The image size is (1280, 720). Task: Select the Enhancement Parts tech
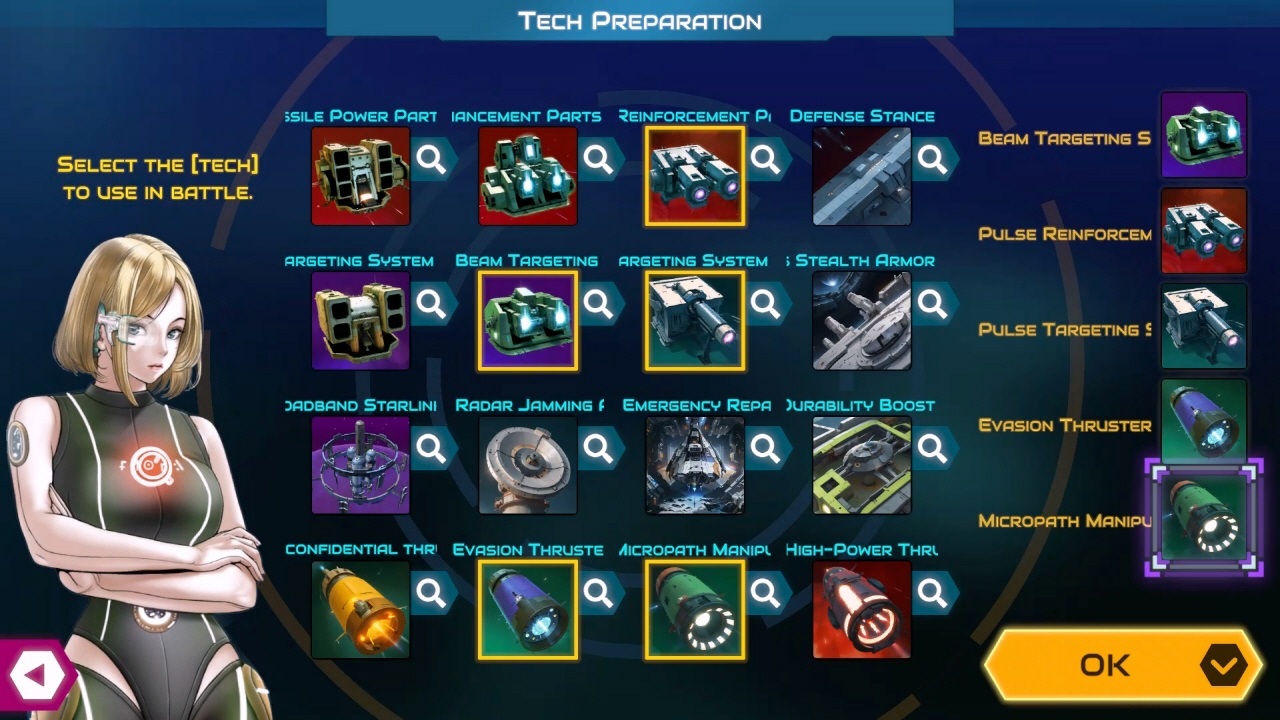click(527, 175)
